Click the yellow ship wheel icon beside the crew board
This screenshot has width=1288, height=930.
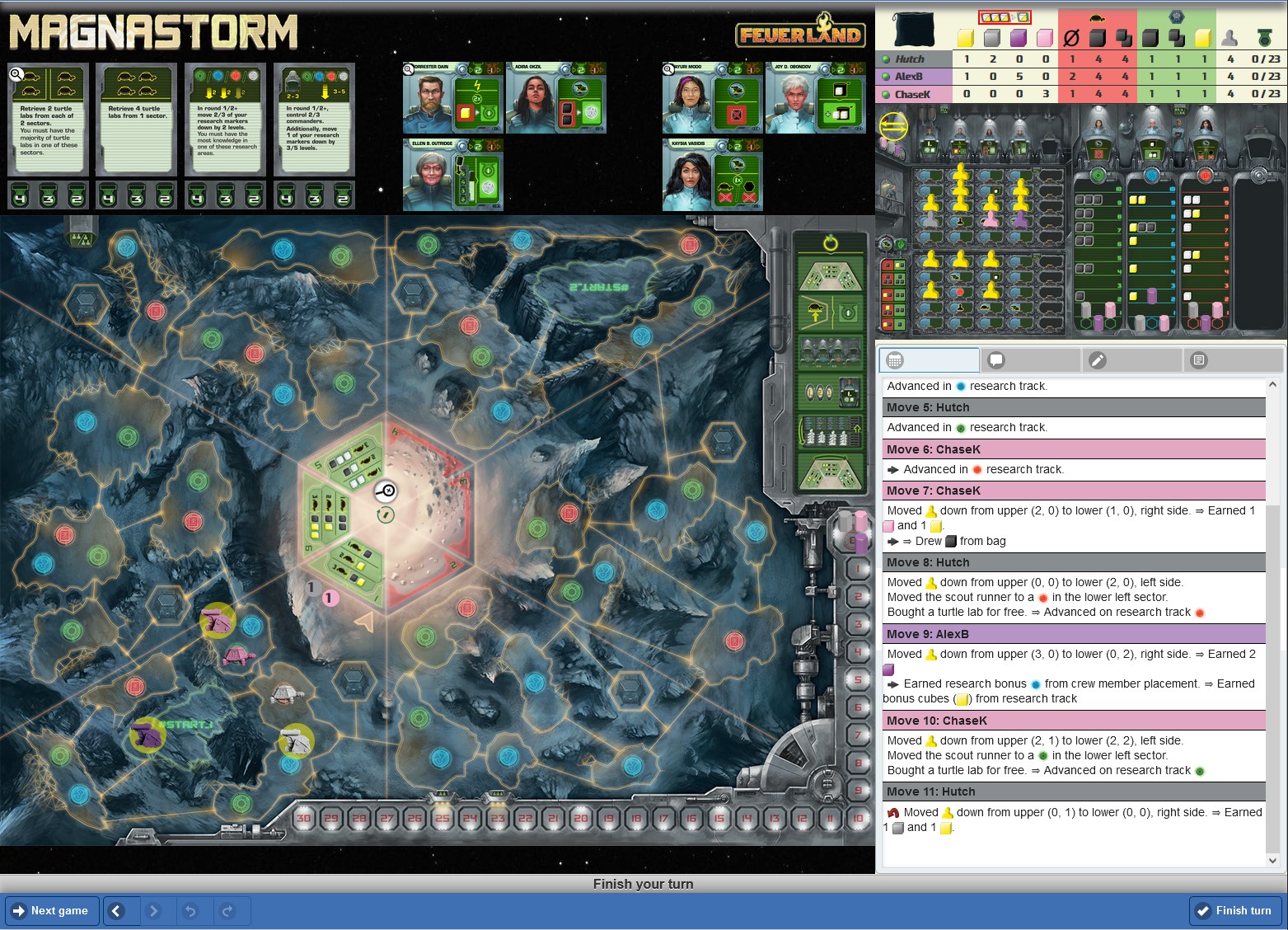click(x=892, y=128)
